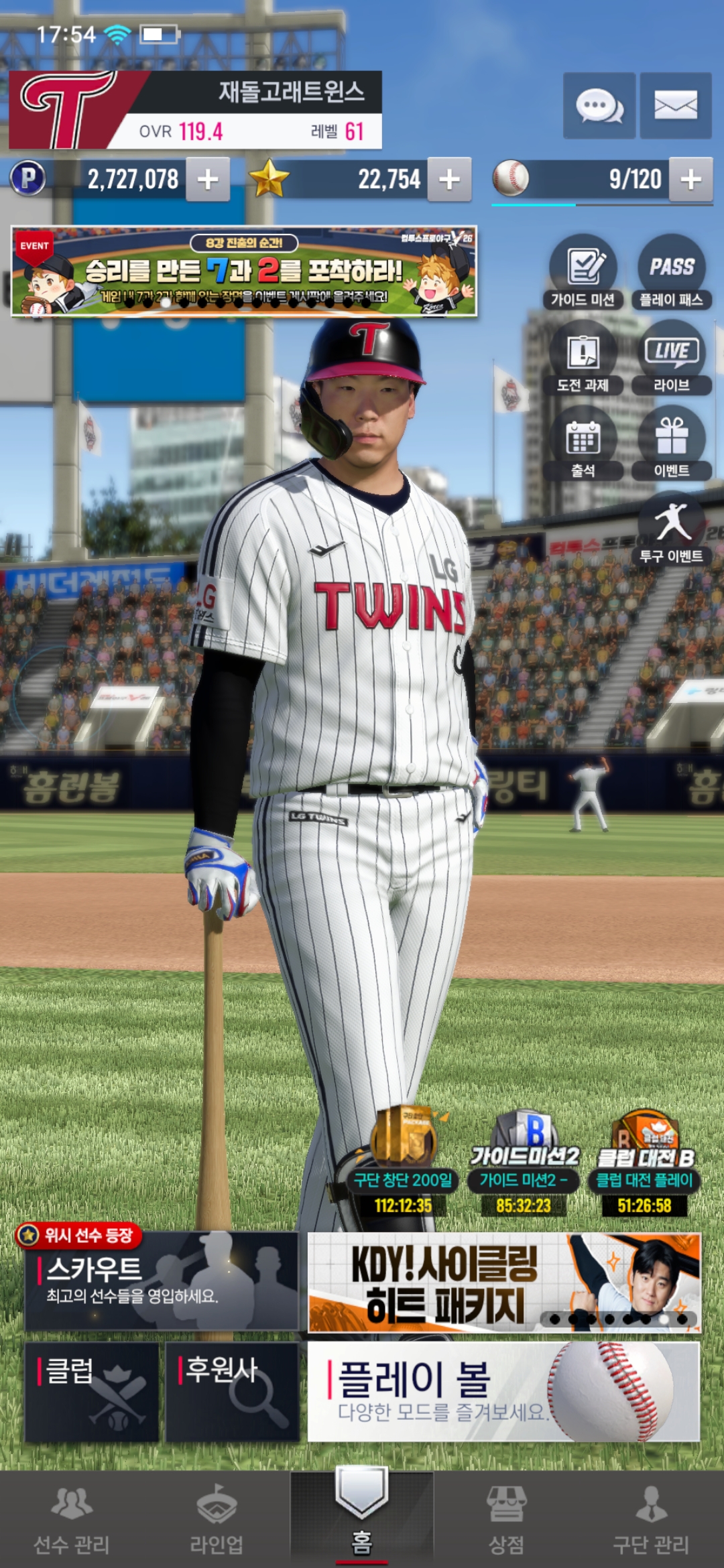This screenshot has width=724, height=1568.
Task: Open the 후원사 sponsor menu
Action: 232,1391
